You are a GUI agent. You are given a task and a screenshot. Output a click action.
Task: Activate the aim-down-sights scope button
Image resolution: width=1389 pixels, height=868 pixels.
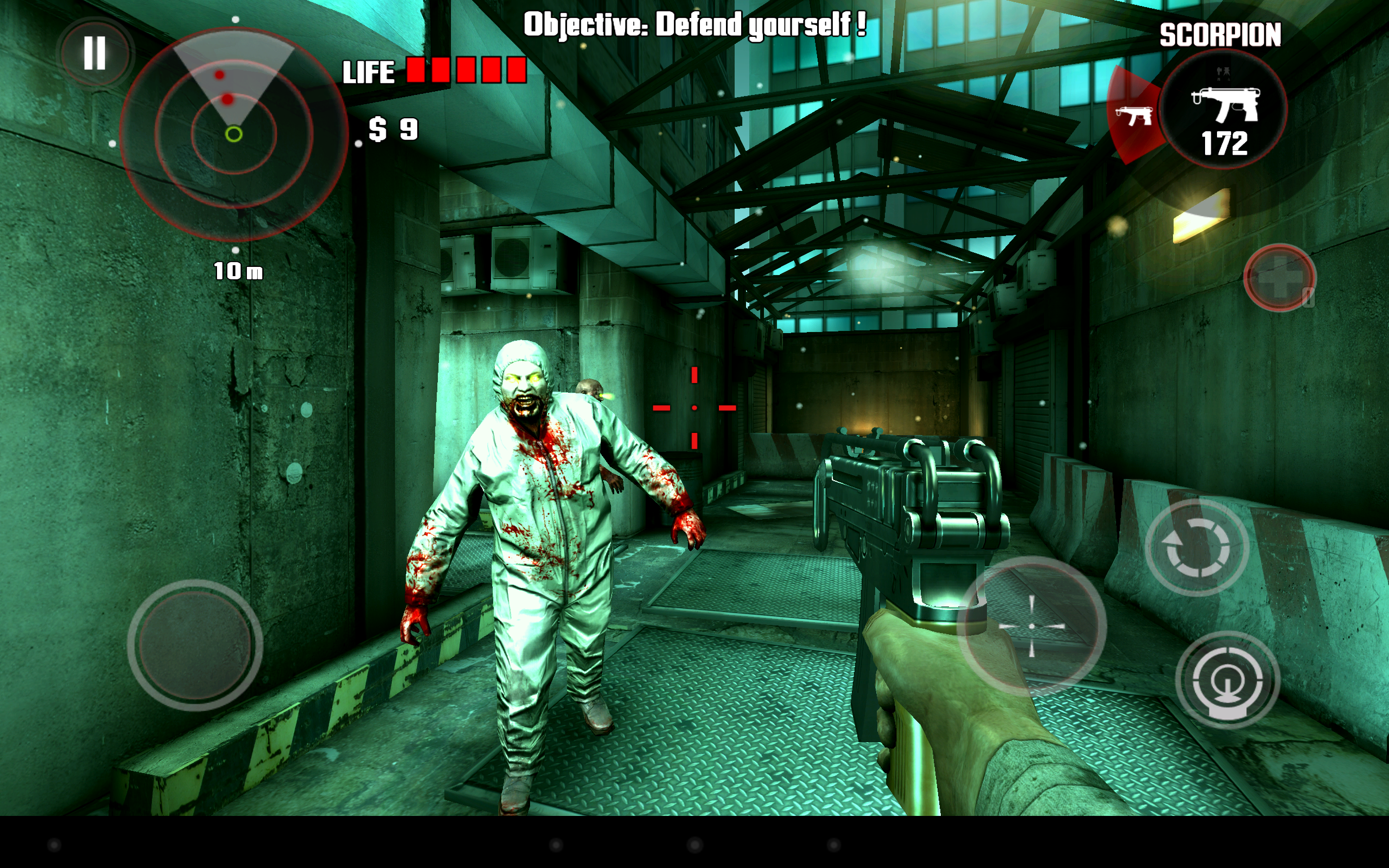(1227, 680)
